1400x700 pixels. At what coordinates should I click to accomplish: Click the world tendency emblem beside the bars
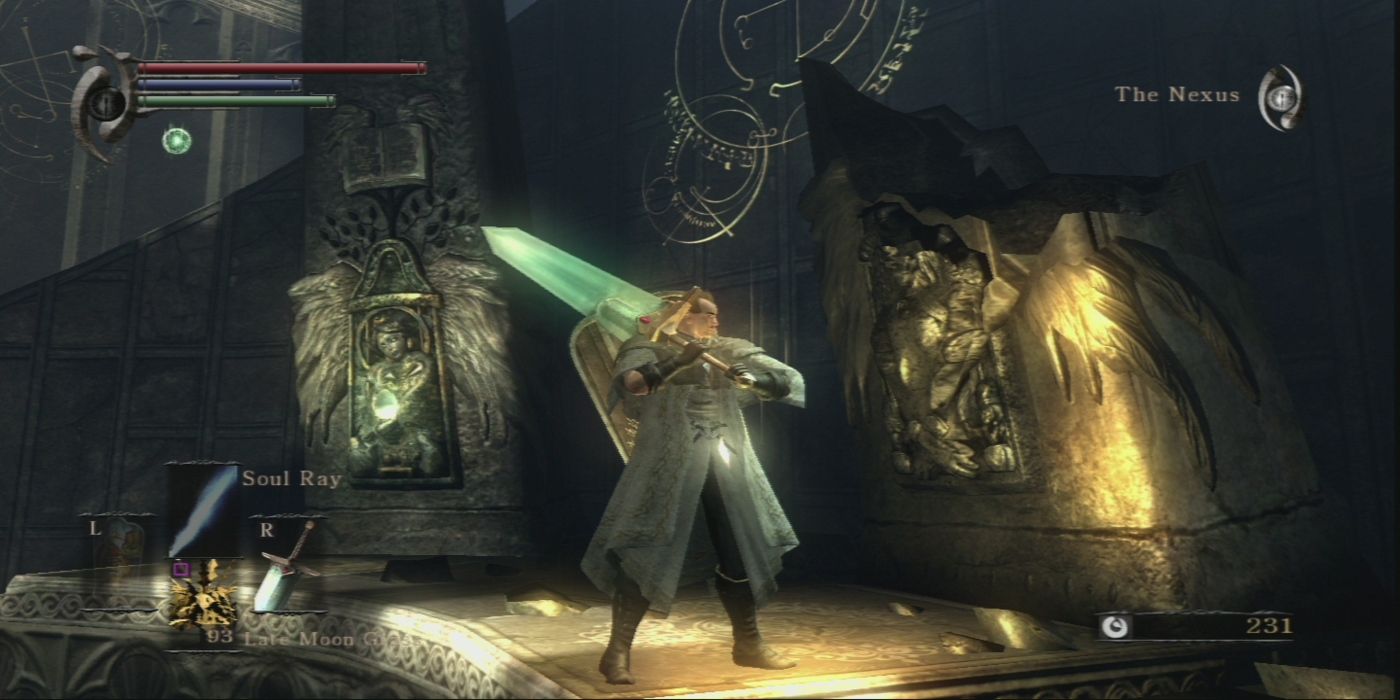coord(104,101)
